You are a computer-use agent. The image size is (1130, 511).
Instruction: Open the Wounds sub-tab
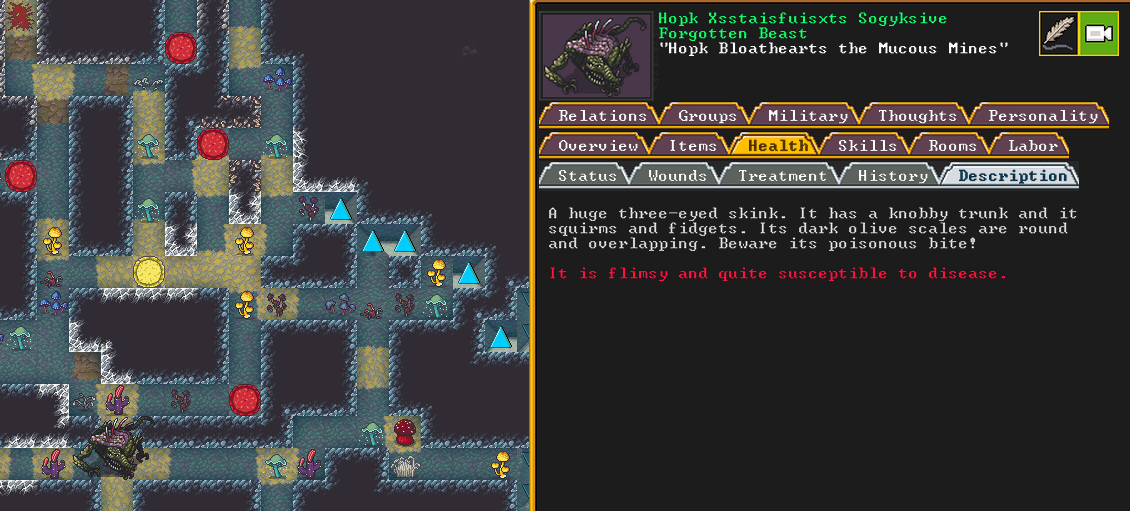click(x=677, y=176)
